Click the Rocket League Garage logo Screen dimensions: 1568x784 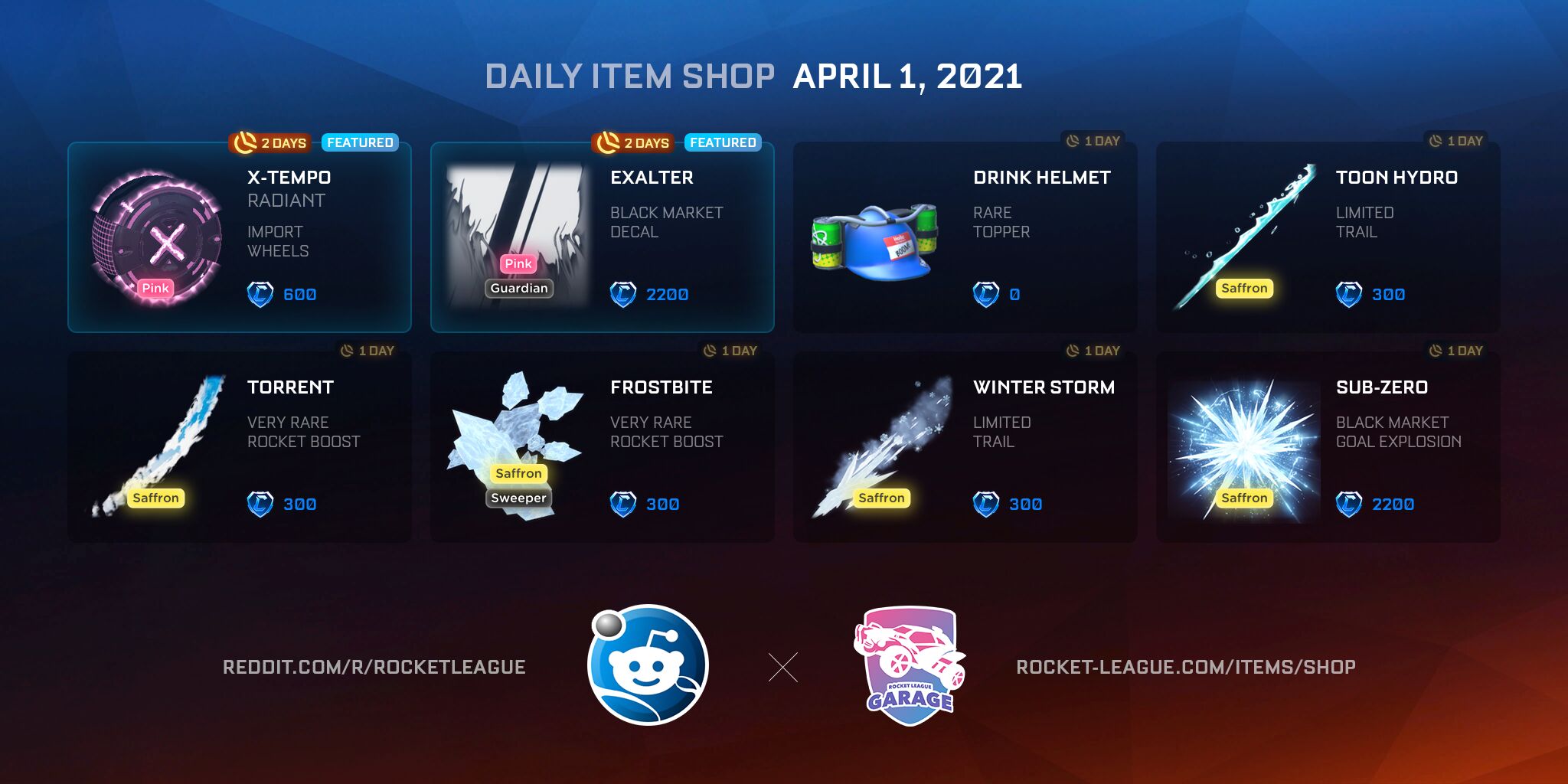[909, 665]
